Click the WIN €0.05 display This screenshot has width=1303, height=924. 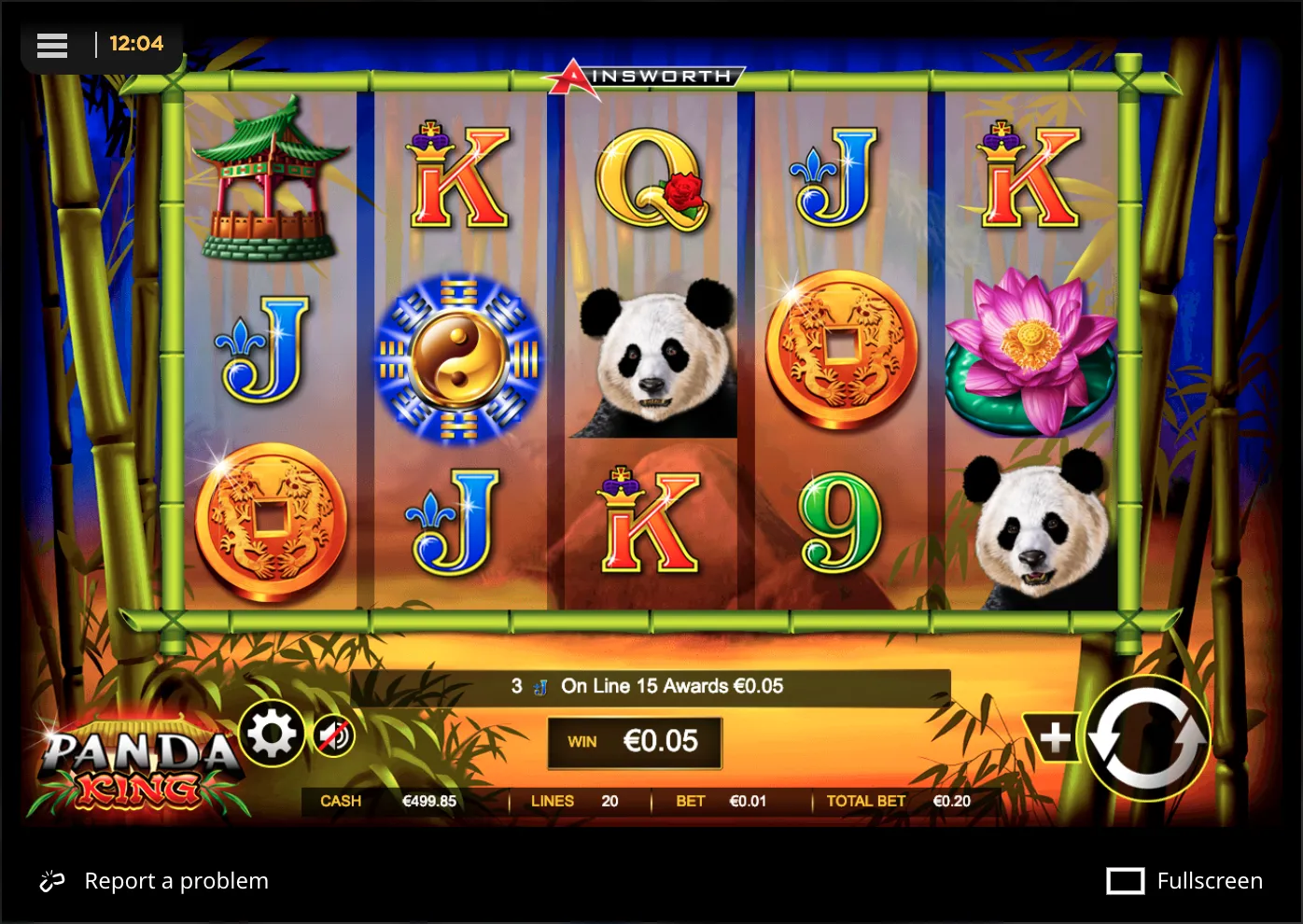click(635, 742)
